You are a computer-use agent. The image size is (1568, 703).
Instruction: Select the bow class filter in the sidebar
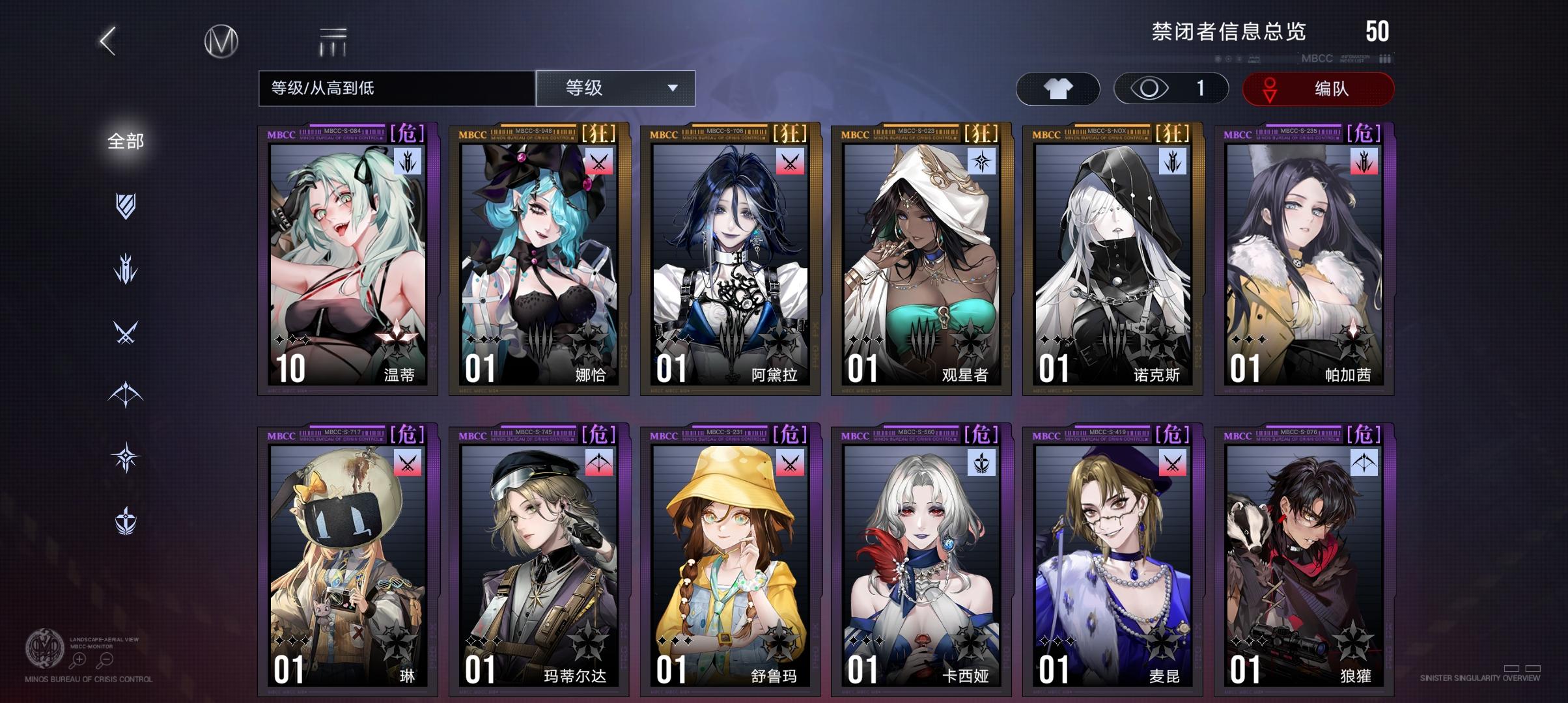tap(126, 393)
